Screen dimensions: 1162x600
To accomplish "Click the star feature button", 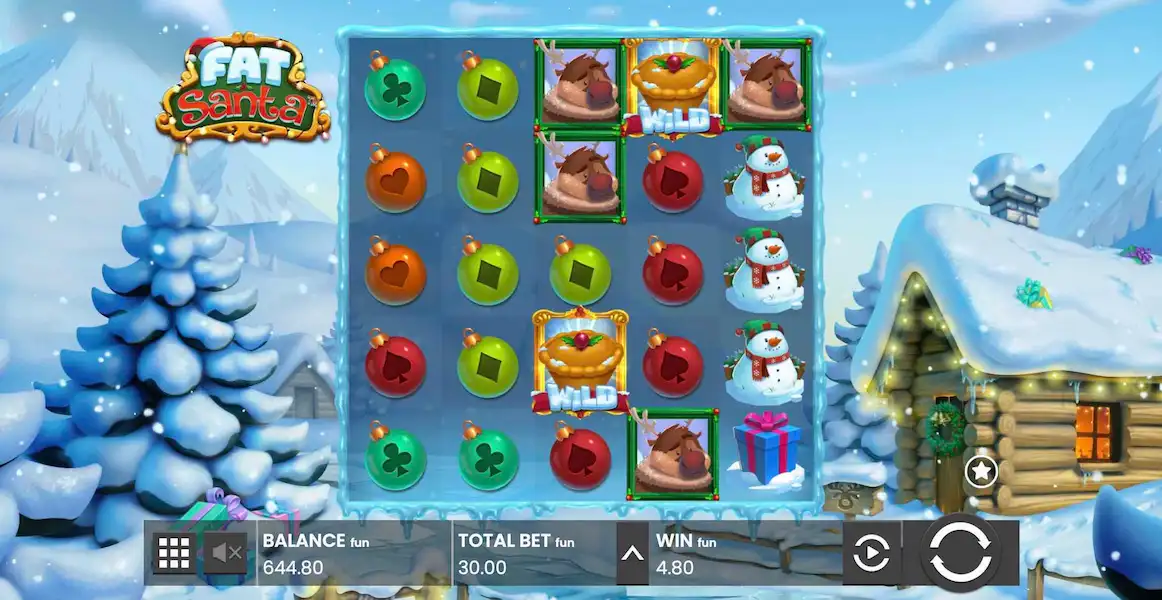I will coord(981,470).
